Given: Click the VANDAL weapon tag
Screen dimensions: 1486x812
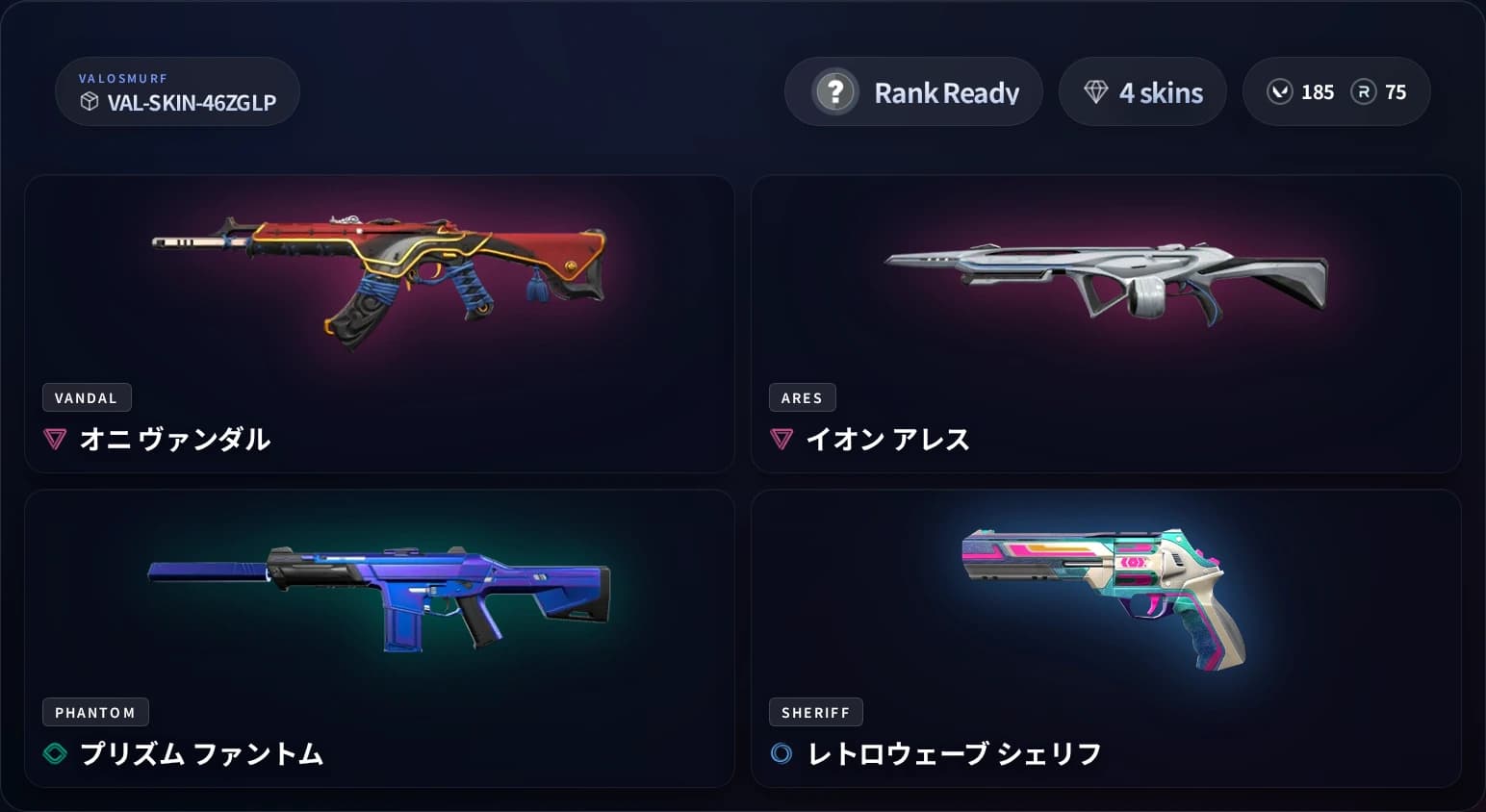Looking at the screenshot, I should click(x=87, y=397).
